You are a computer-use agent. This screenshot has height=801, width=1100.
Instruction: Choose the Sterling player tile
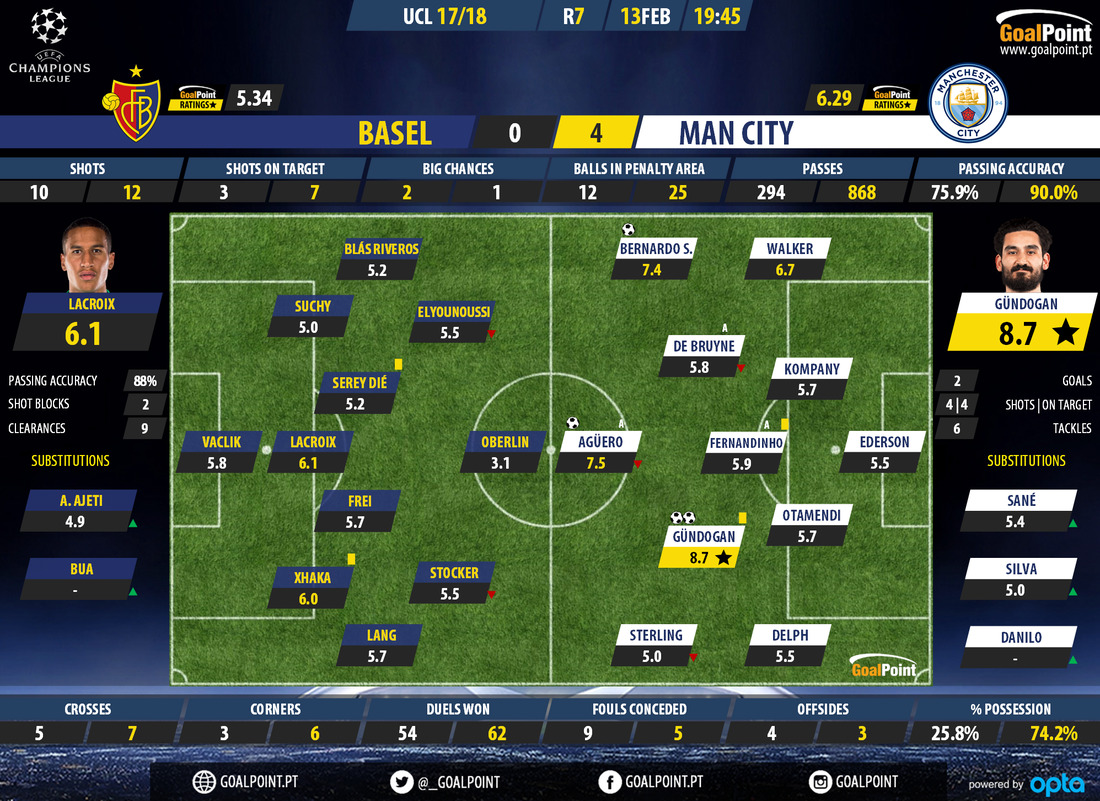tap(655, 645)
